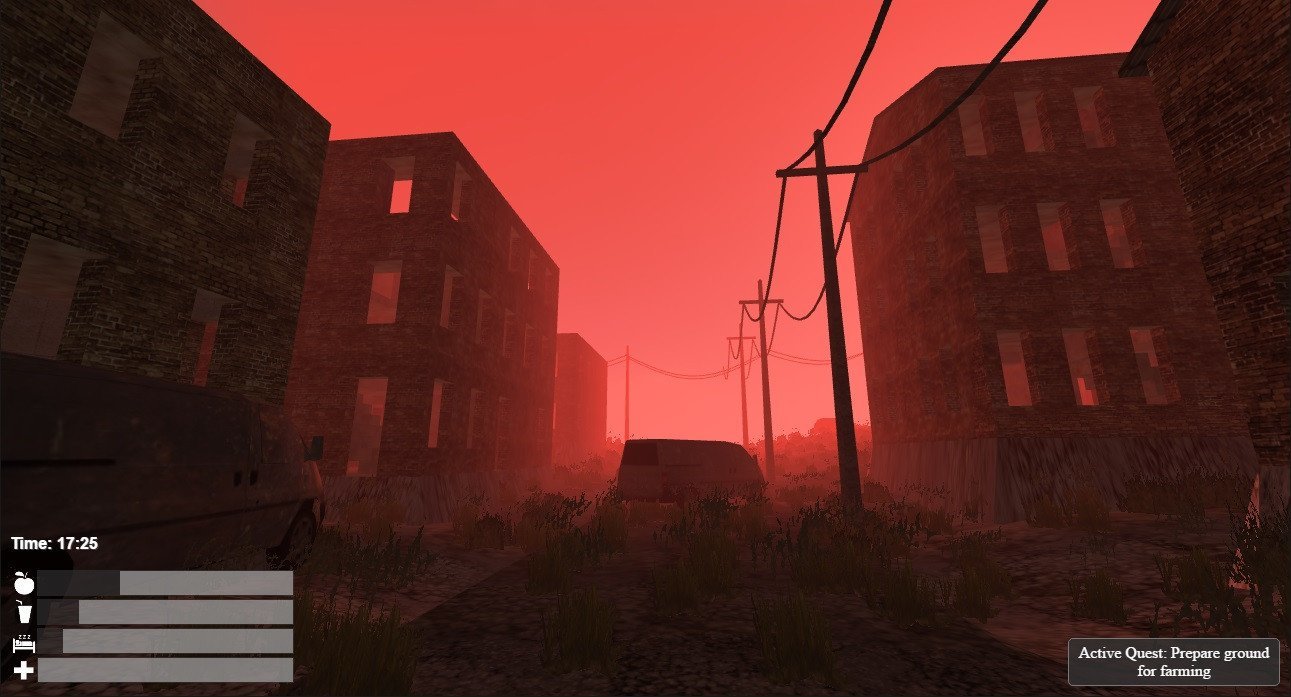
Task: Open the Active Quest tracker panel
Action: (1173, 662)
